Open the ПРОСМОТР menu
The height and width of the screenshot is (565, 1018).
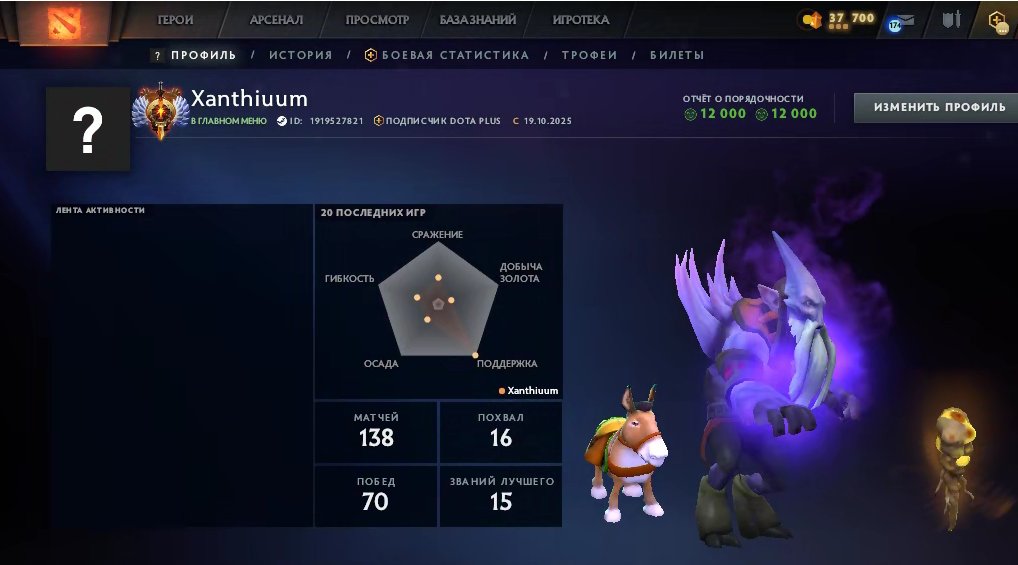tap(377, 20)
